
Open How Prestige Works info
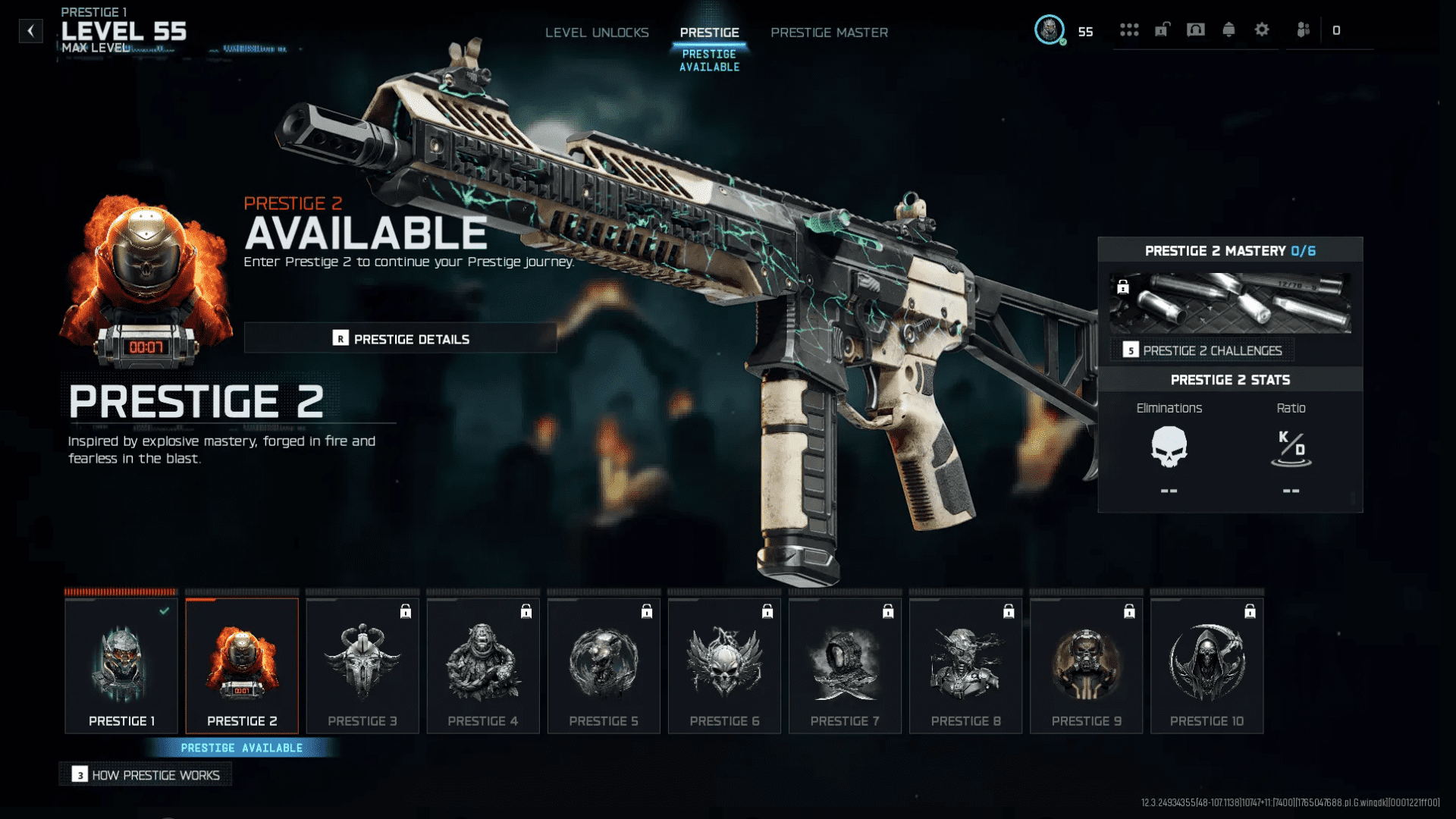click(146, 775)
